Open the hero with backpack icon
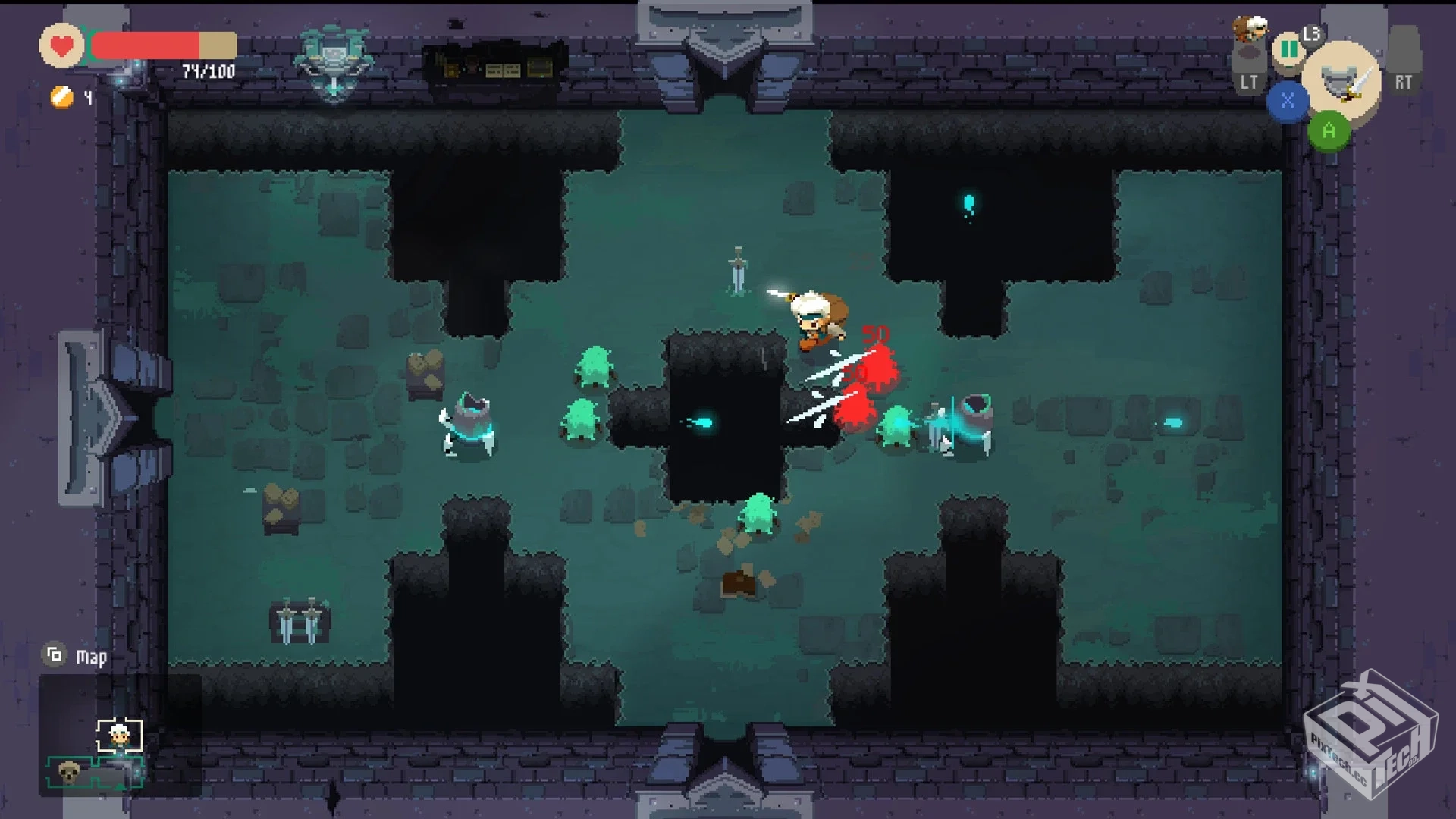1456x819 pixels. (x=1249, y=29)
